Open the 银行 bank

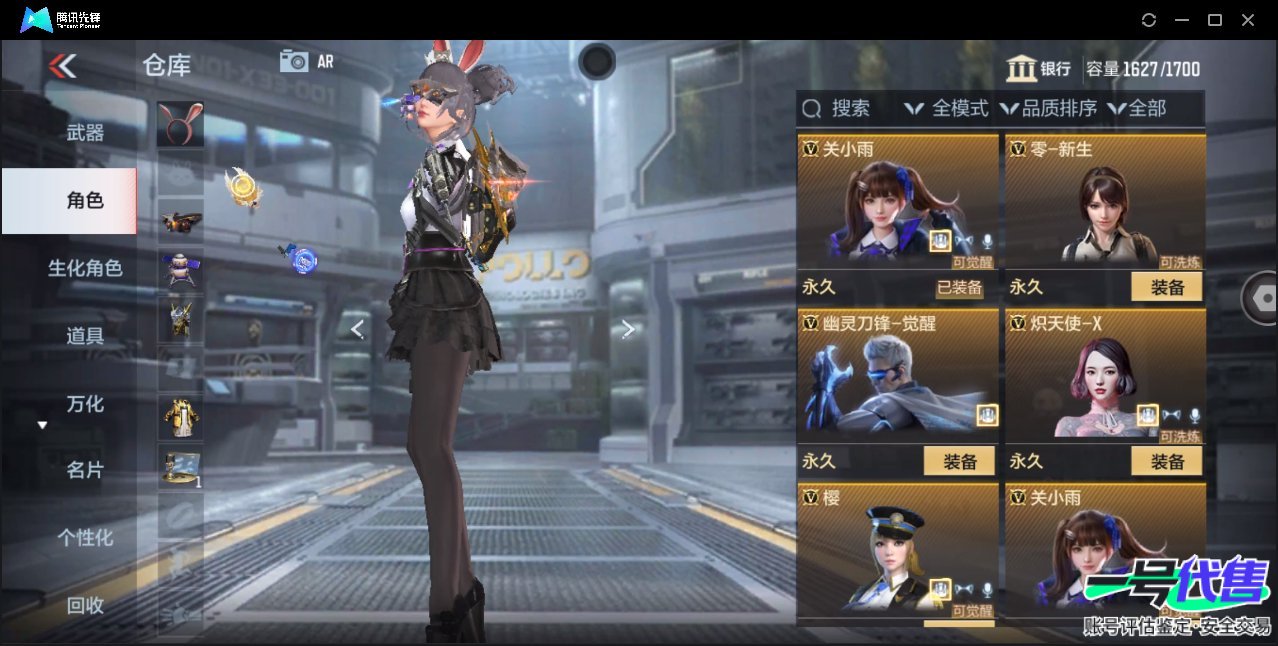click(x=1039, y=69)
